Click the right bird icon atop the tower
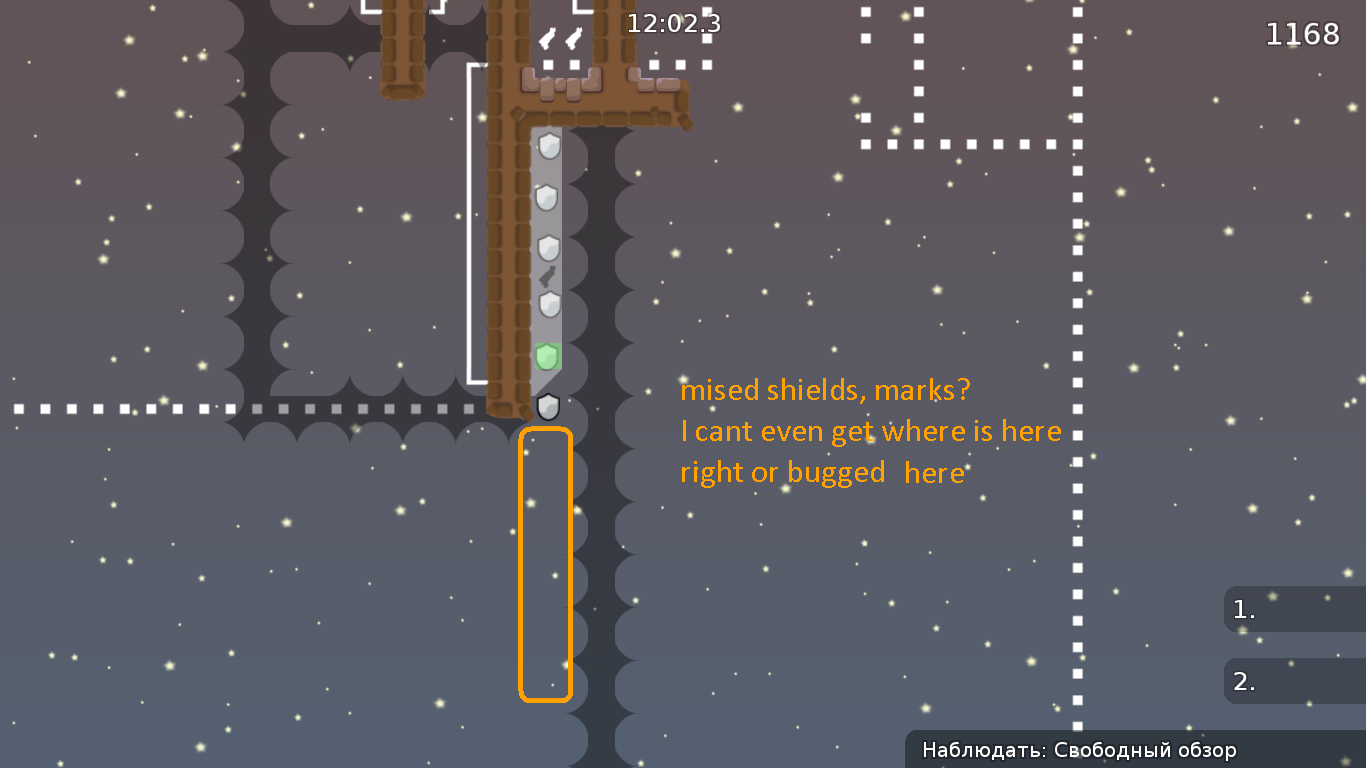1366x768 pixels. 573,38
